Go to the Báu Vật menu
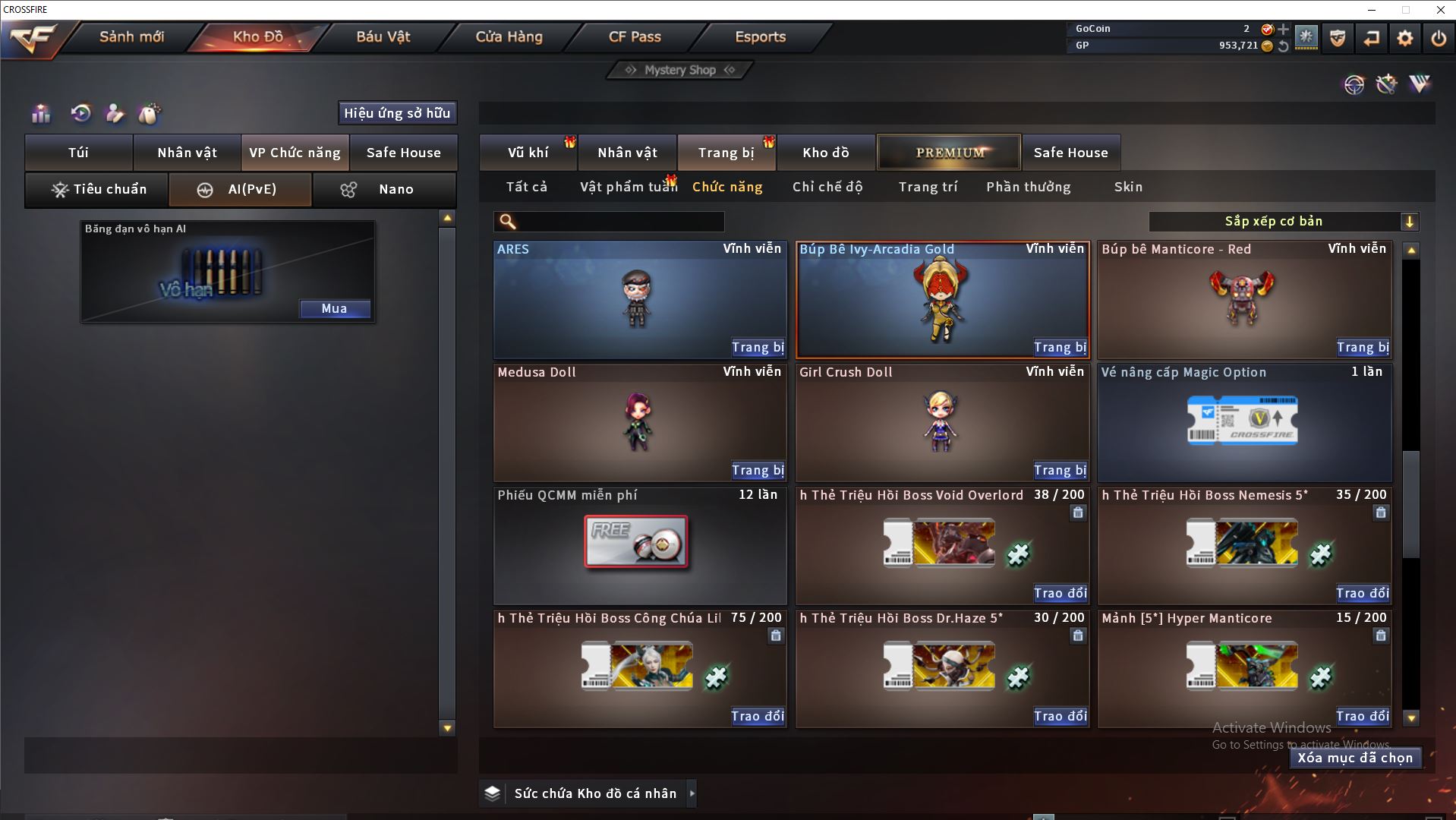Viewport: 1456px width, 820px height. tap(383, 36)
